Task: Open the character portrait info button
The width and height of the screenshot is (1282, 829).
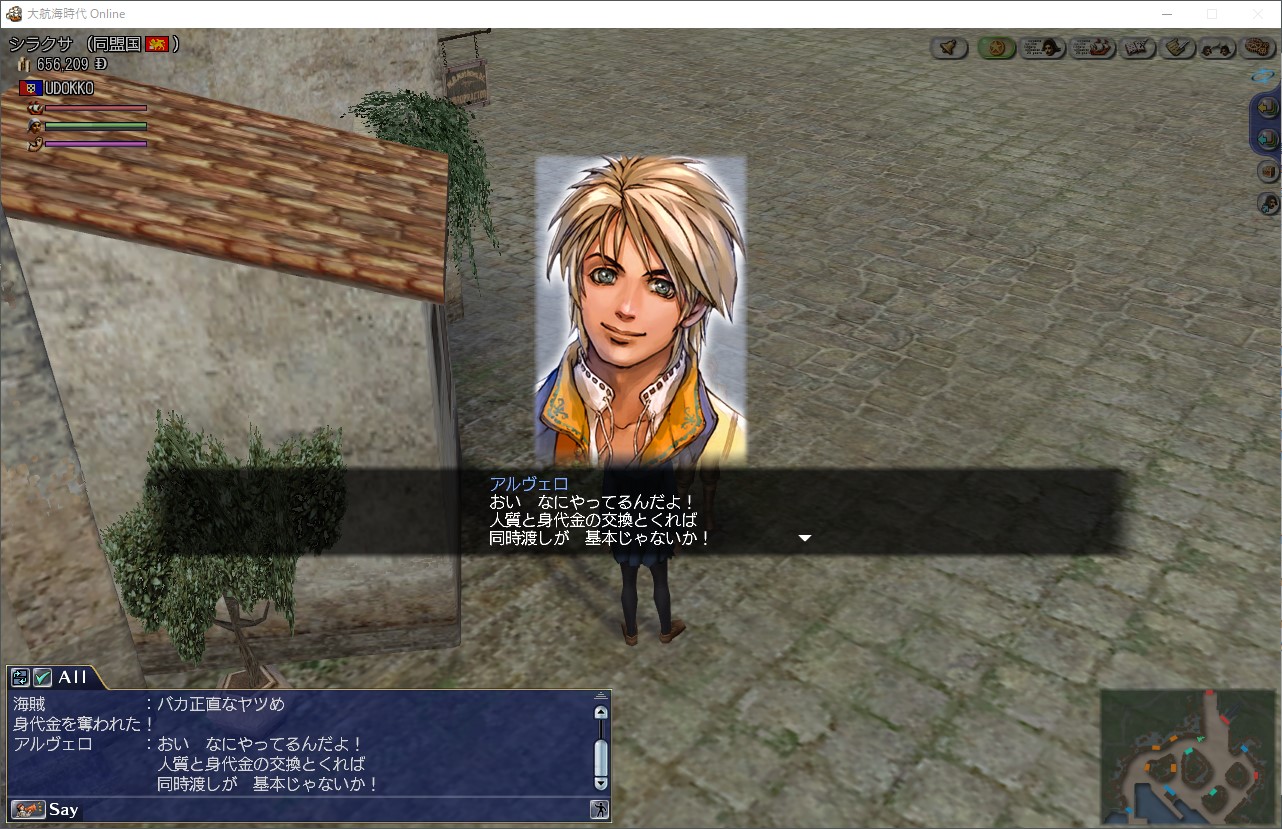Action: click(1042, 47)
